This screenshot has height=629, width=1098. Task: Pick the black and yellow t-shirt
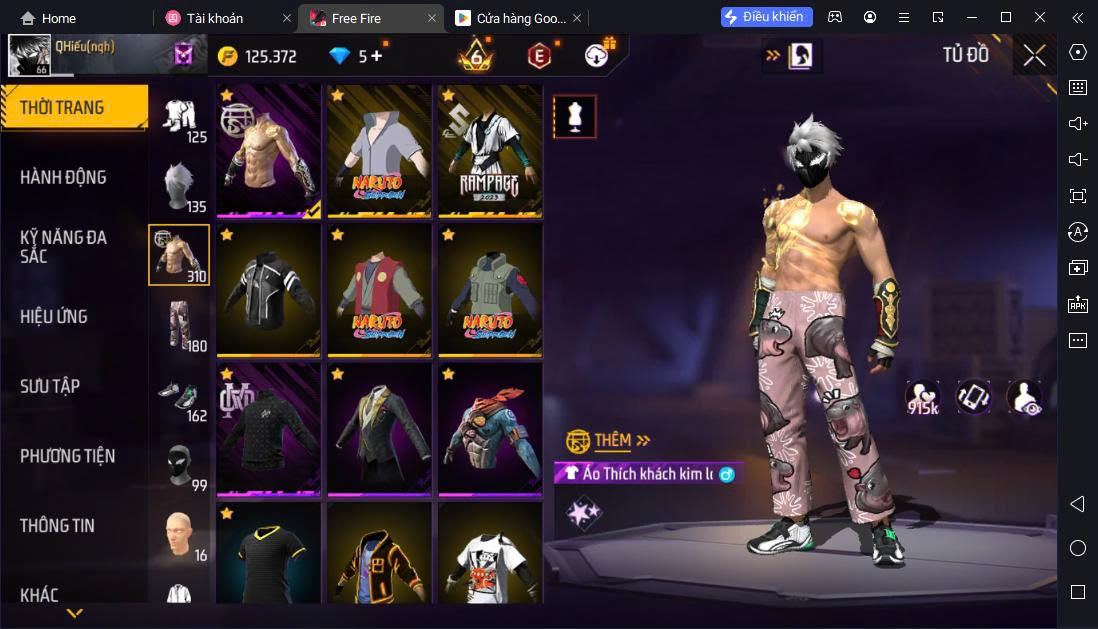coord(268,553)
